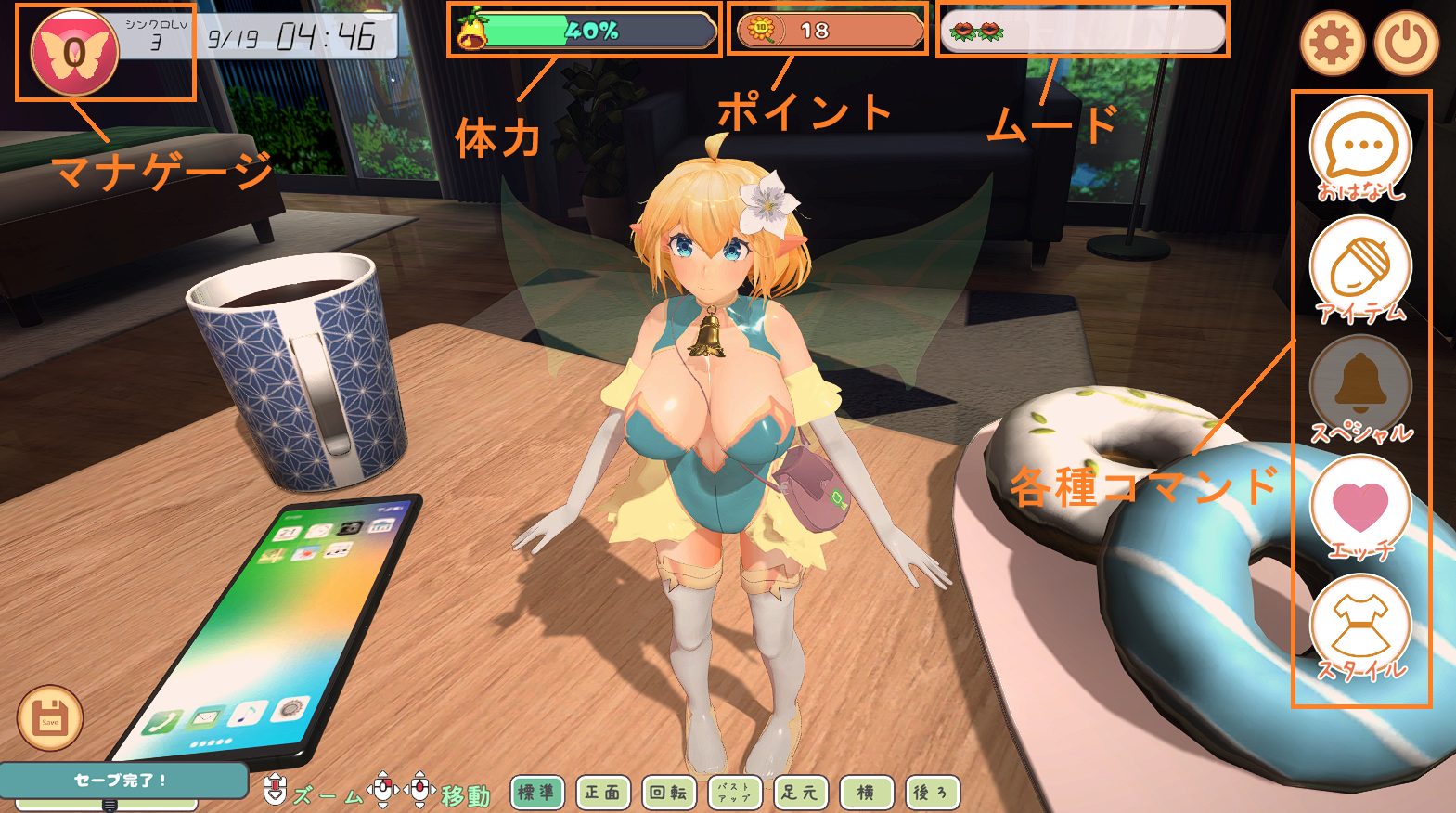Viewport: 1456px width, 813px height.
Task: Switch to the 横 side camera view
Action: pyautogui.click(x=866, y=793)
